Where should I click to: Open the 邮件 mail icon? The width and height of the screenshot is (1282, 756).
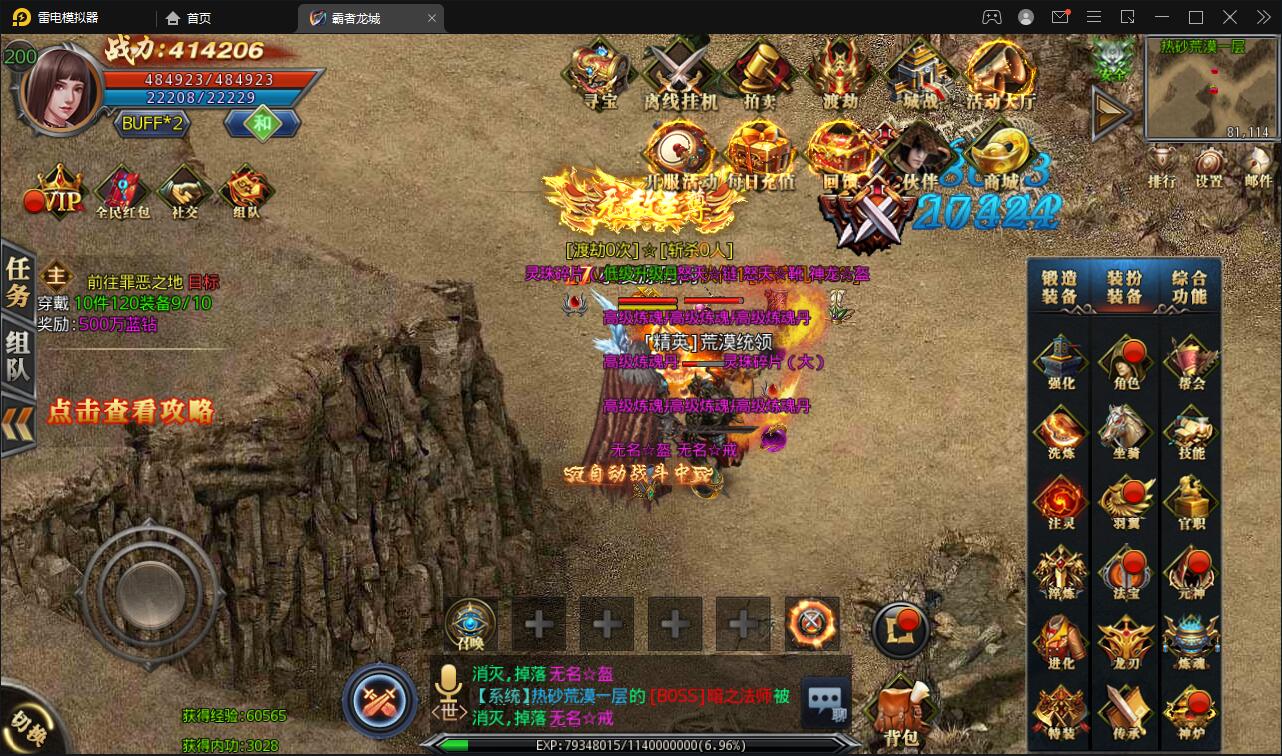click(1258, 165)
